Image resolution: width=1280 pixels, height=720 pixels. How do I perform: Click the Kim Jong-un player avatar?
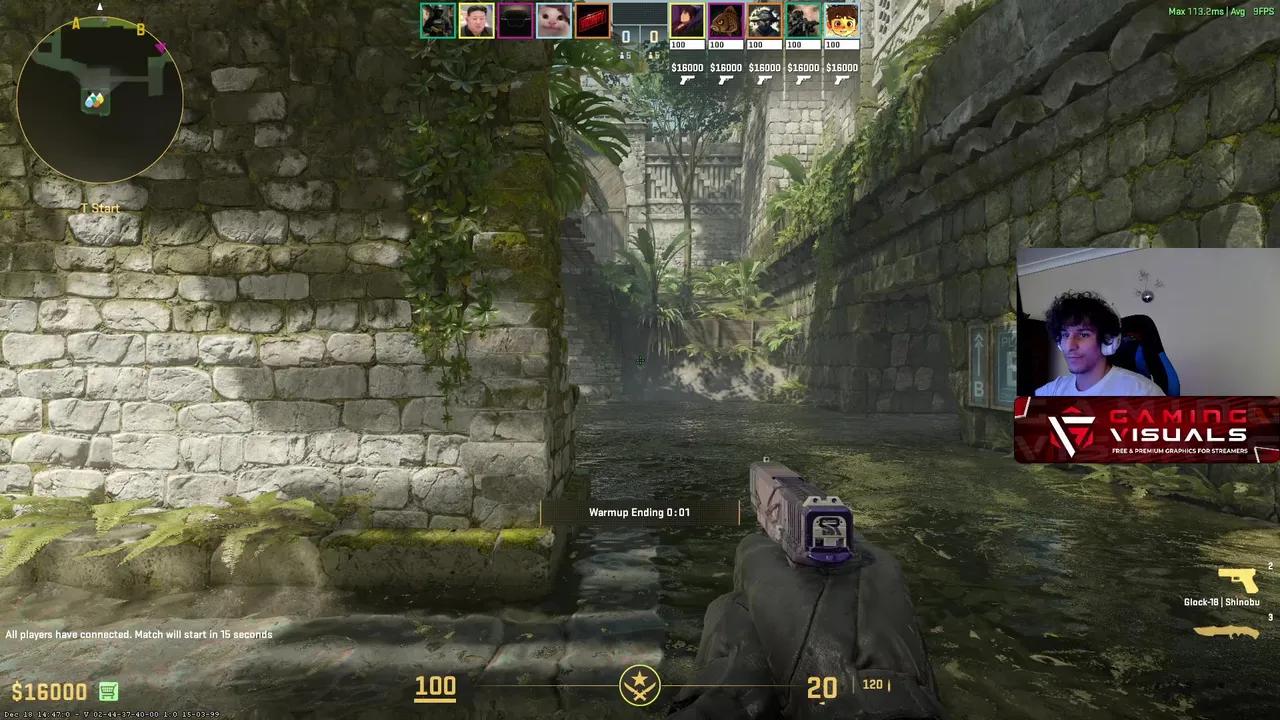tap(476, 21)
